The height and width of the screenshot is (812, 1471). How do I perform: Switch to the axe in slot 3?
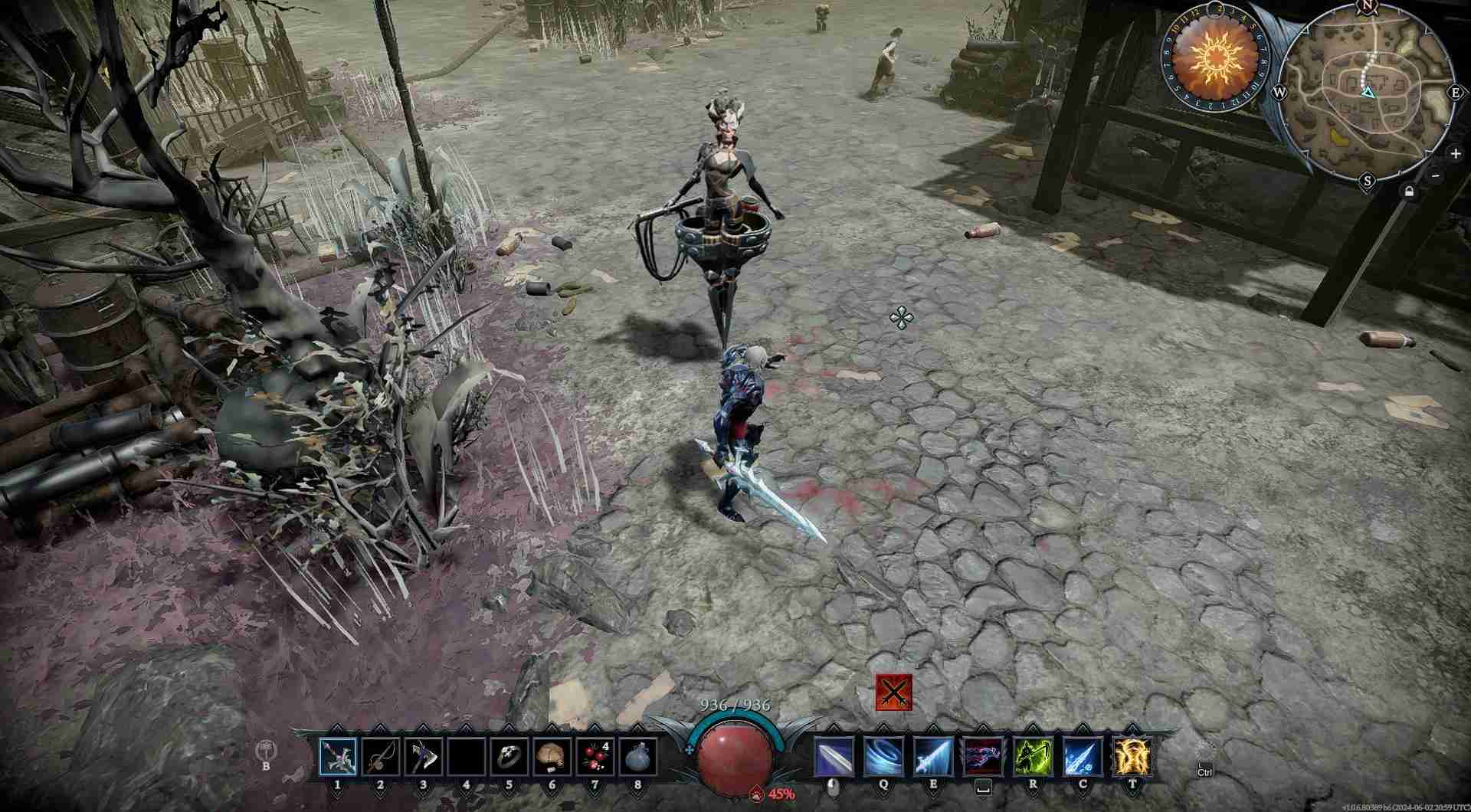(424, 757)
